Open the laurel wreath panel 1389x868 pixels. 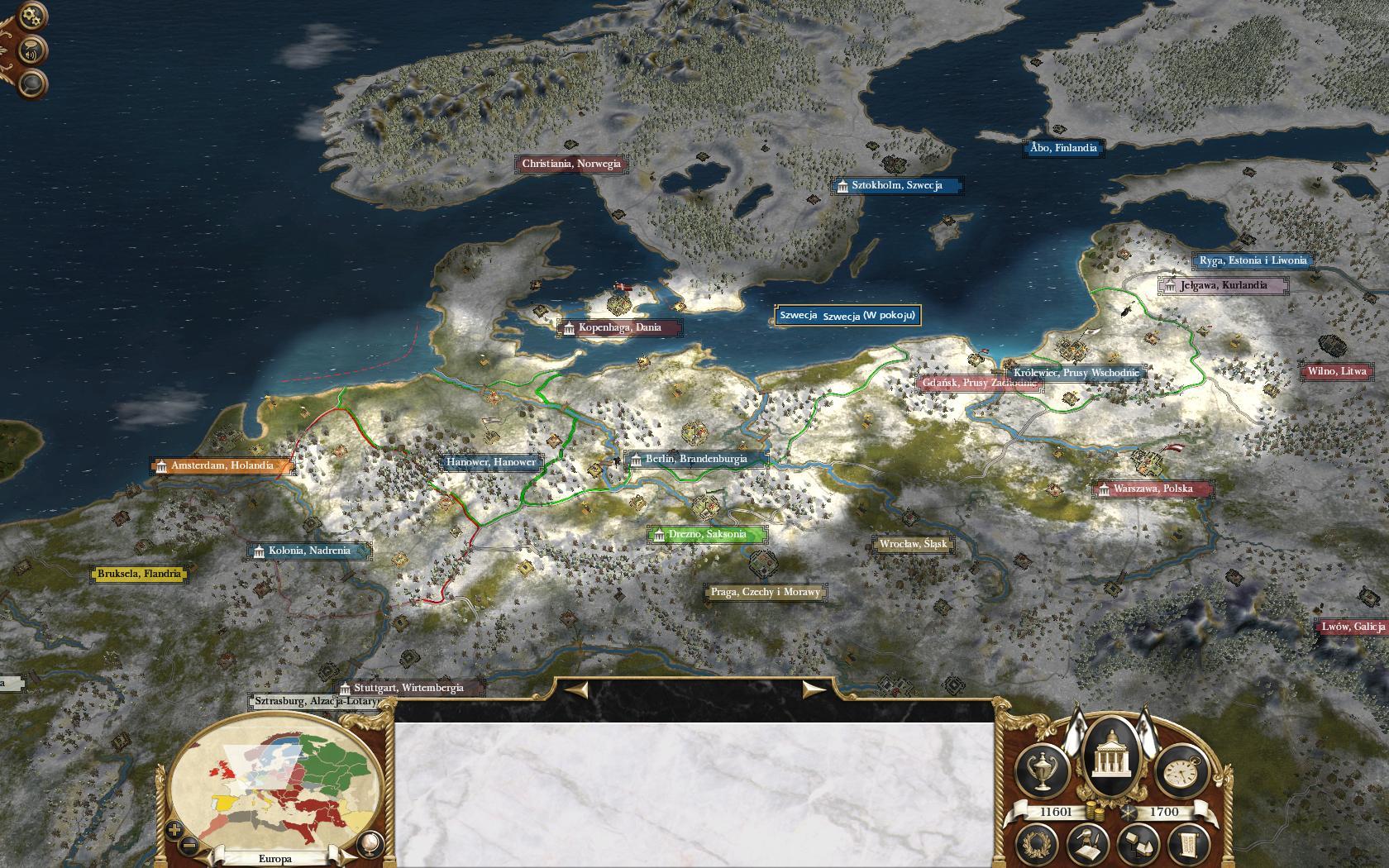click(x=1037, y=843)
